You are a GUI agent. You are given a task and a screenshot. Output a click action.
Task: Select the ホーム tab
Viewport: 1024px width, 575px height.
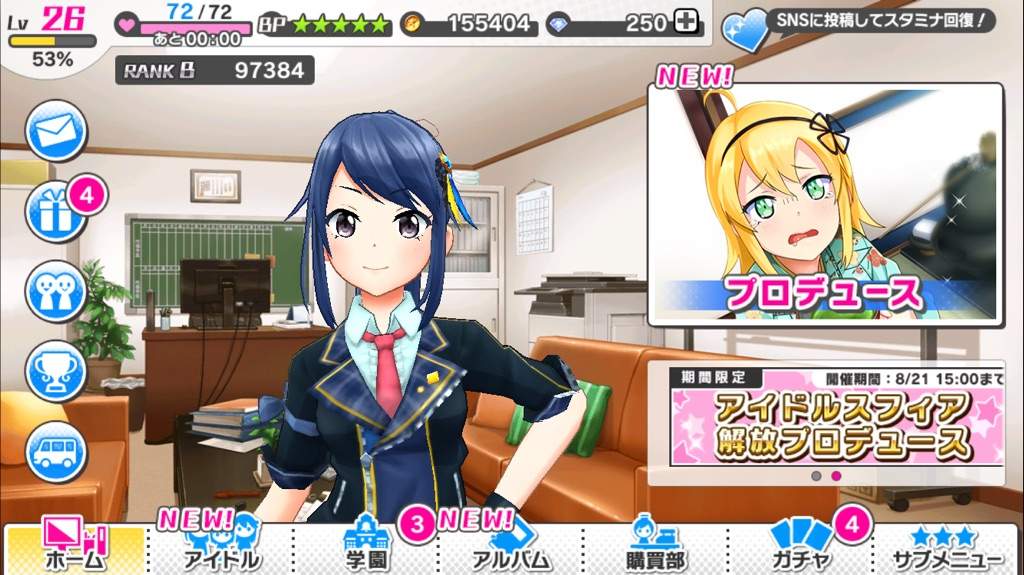click(x=74, y=547)
